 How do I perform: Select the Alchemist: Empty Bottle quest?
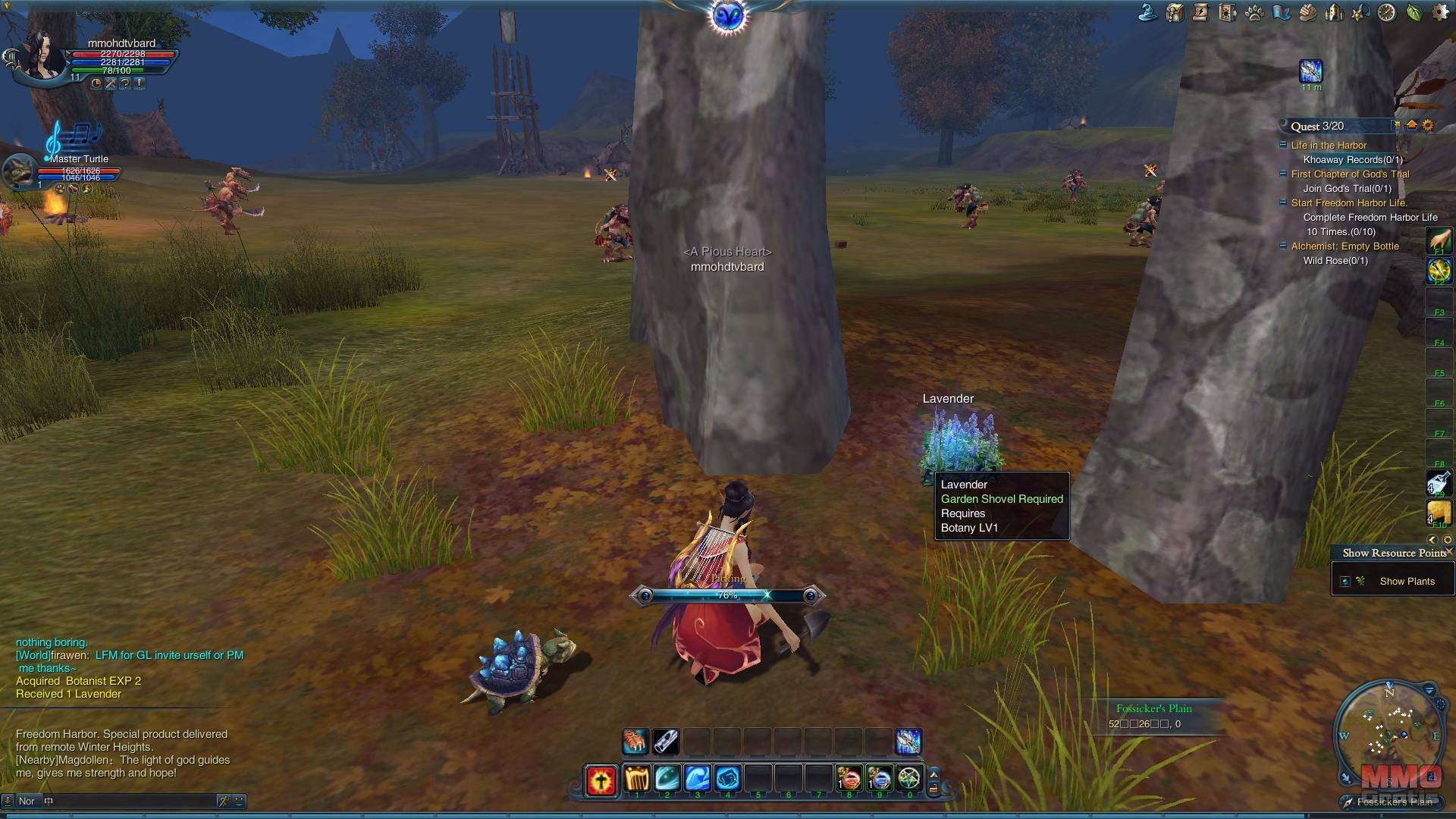pos(1345,246)
